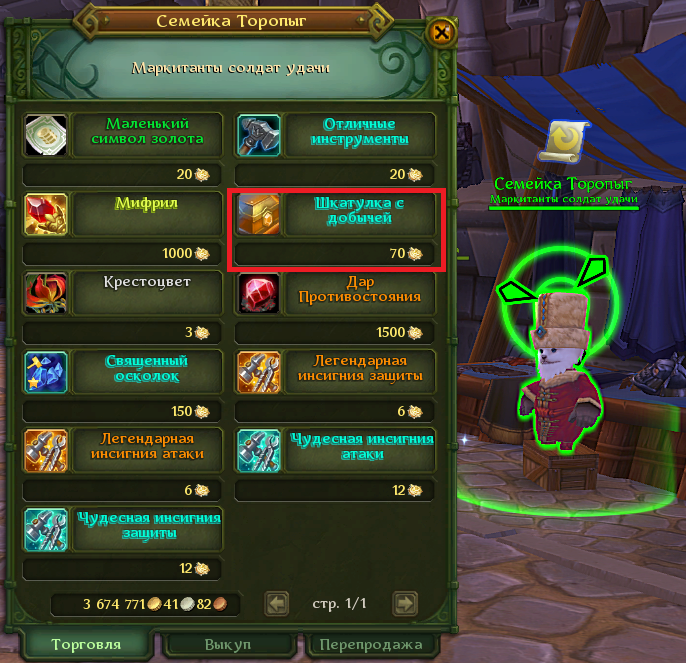Go to the previous vendor page arrow
The image size is (686, 663).
coord(277,603)
